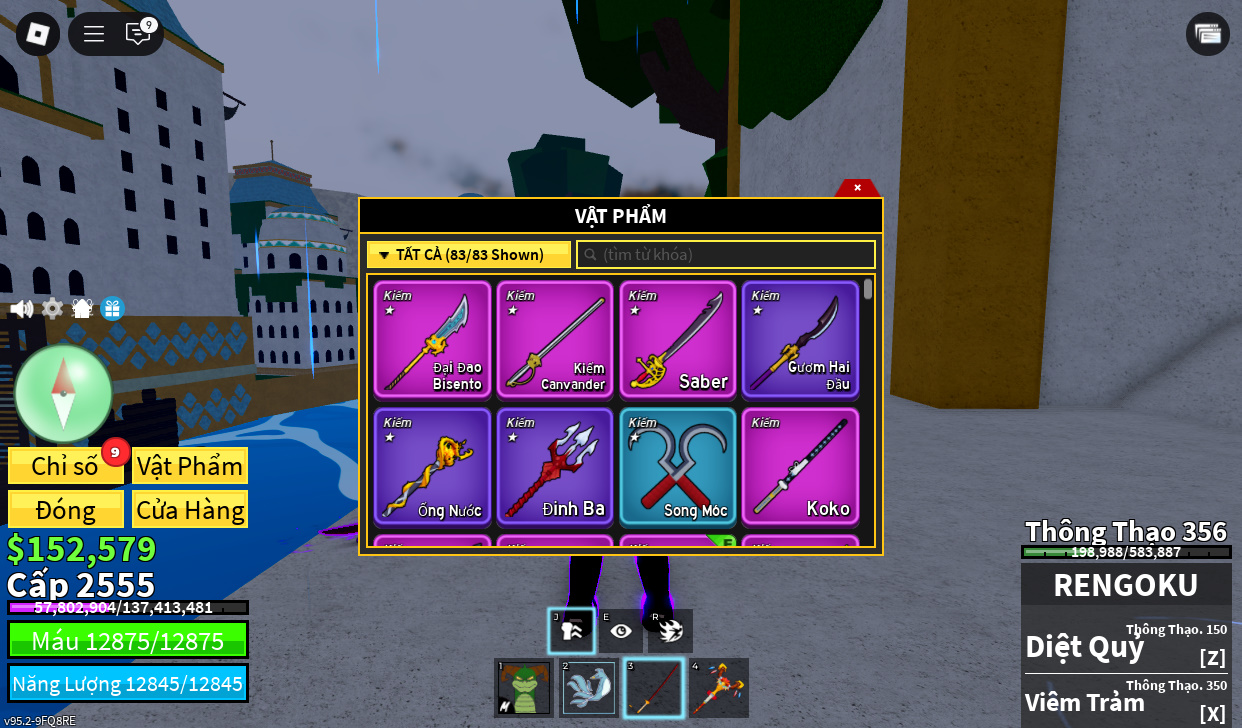Toggle the sound speaker icon
Screen dimensions: 1242x728
22,309
